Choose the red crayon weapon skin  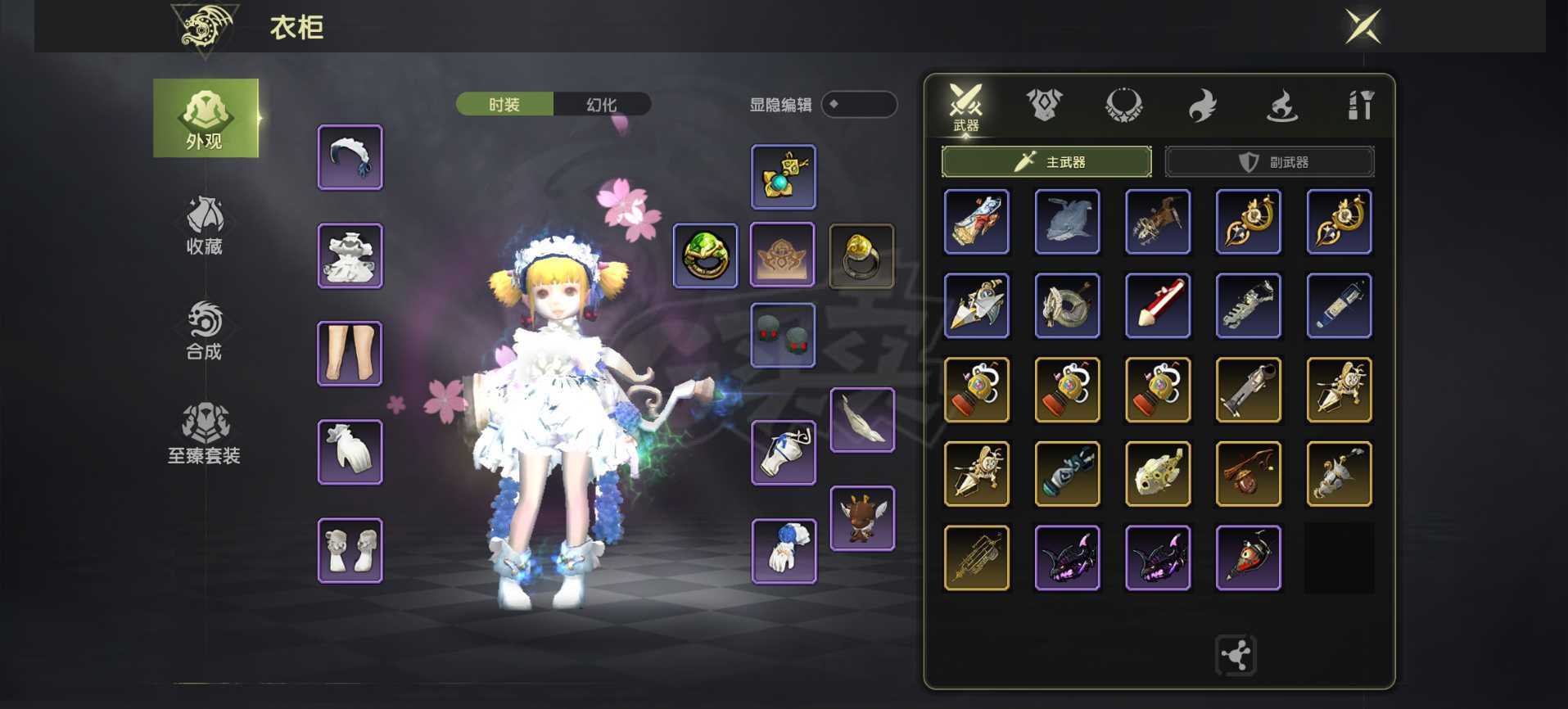pos(1158,305)
